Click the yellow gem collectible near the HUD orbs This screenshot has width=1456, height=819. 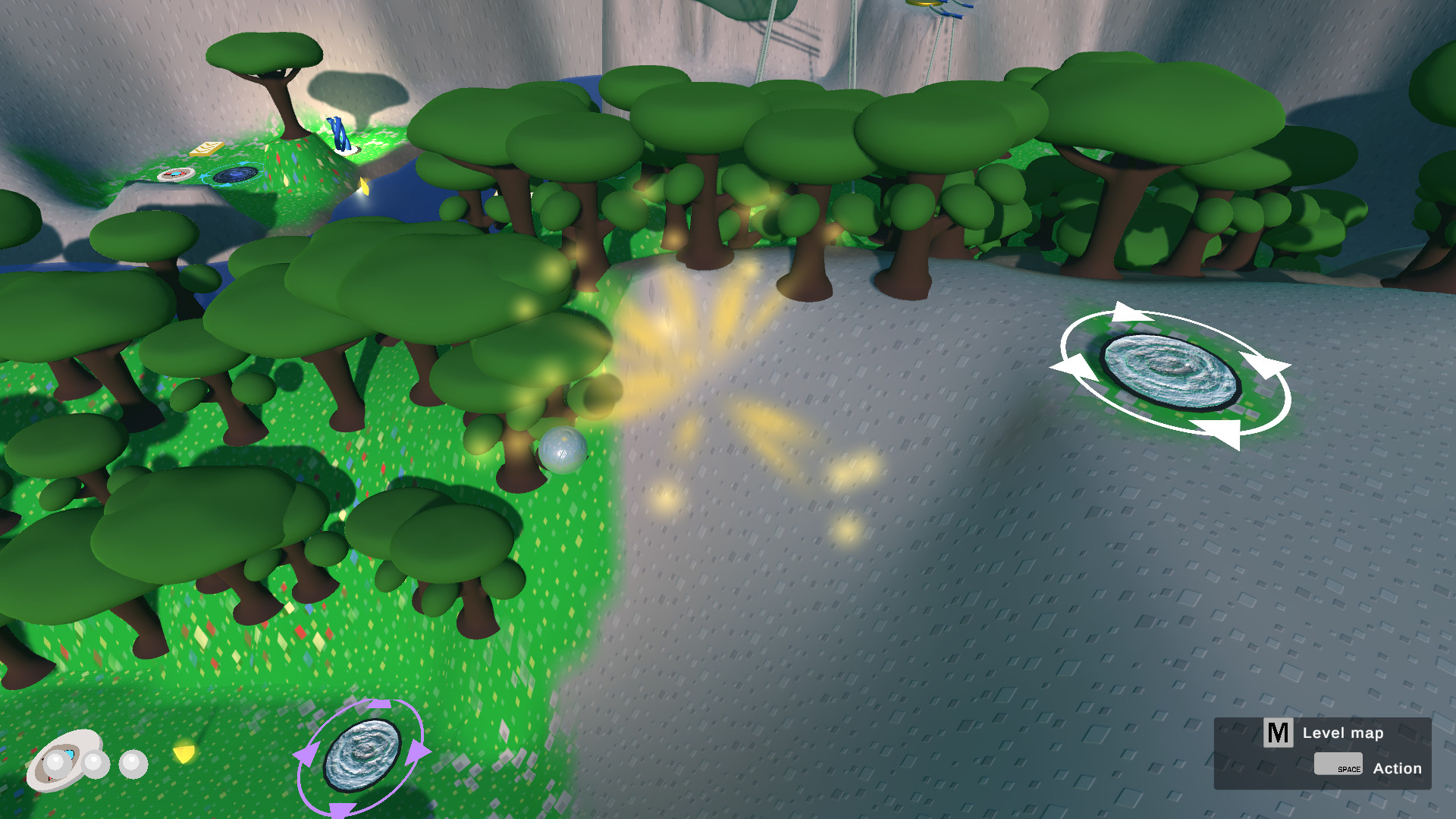184,754
